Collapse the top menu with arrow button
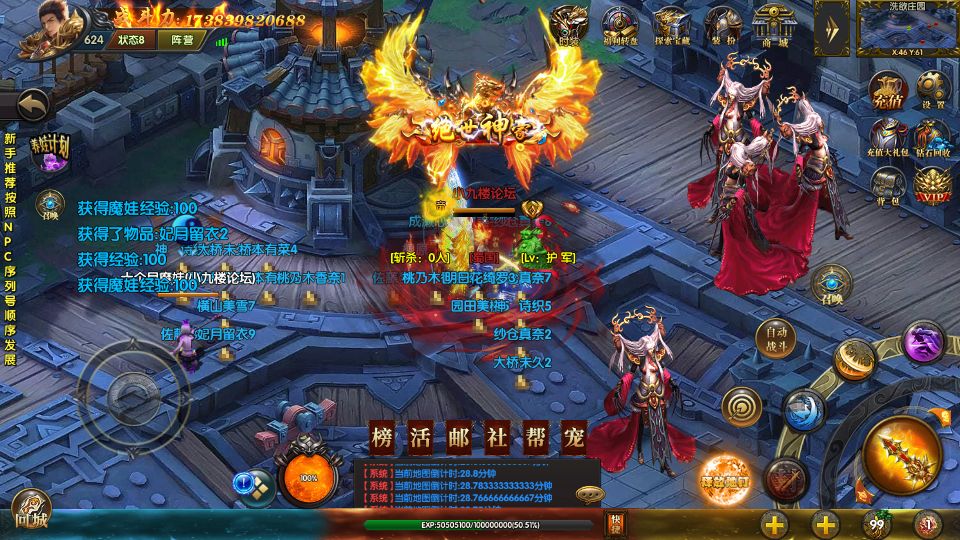 tap(831, 27)
